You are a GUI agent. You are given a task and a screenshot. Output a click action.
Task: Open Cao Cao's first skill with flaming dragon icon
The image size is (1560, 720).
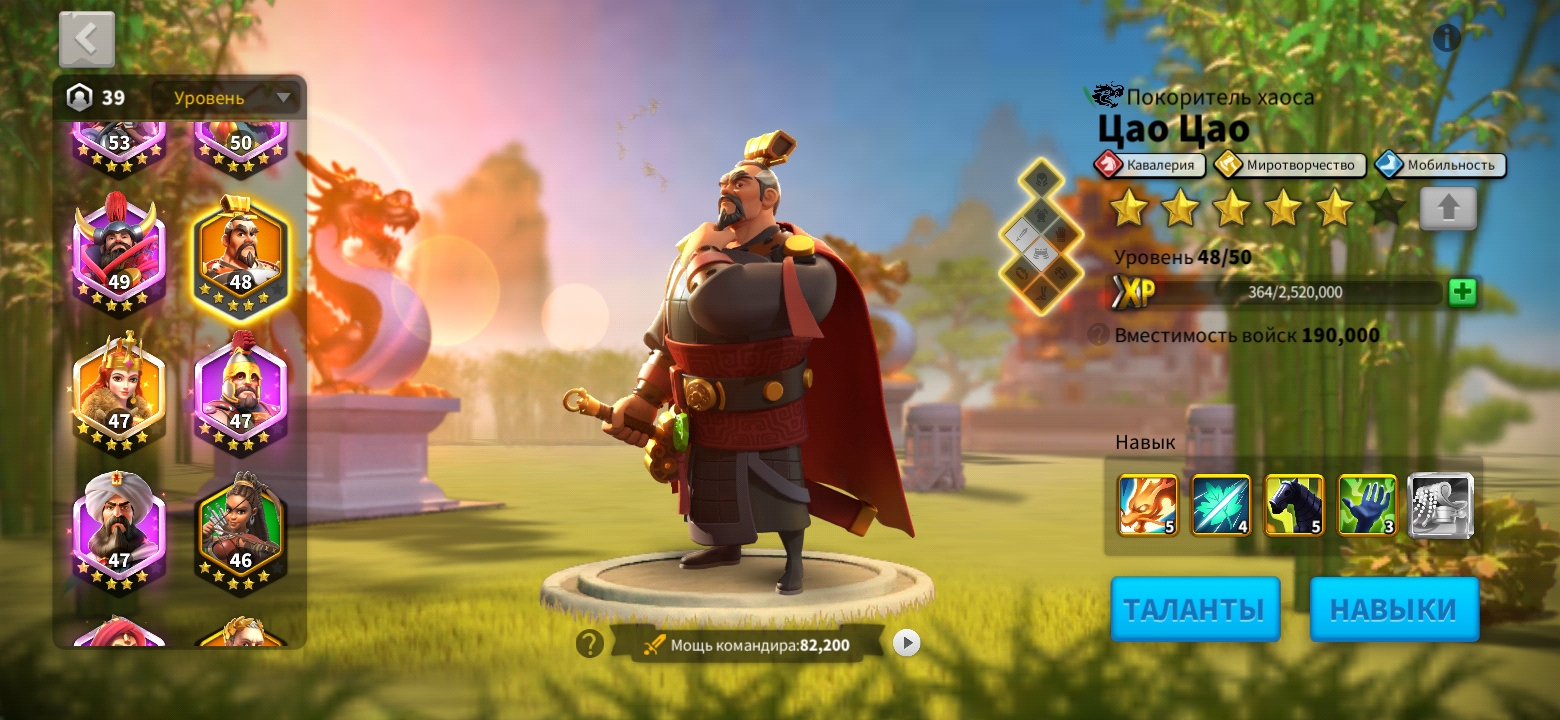click(x=1147, y=506)
